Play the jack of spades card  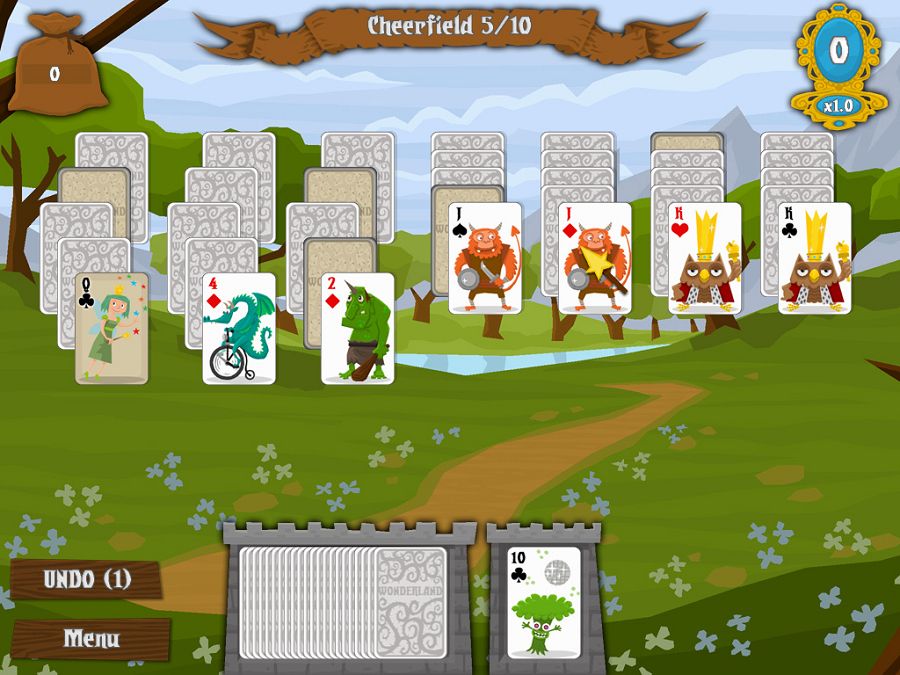click(485, 258)
